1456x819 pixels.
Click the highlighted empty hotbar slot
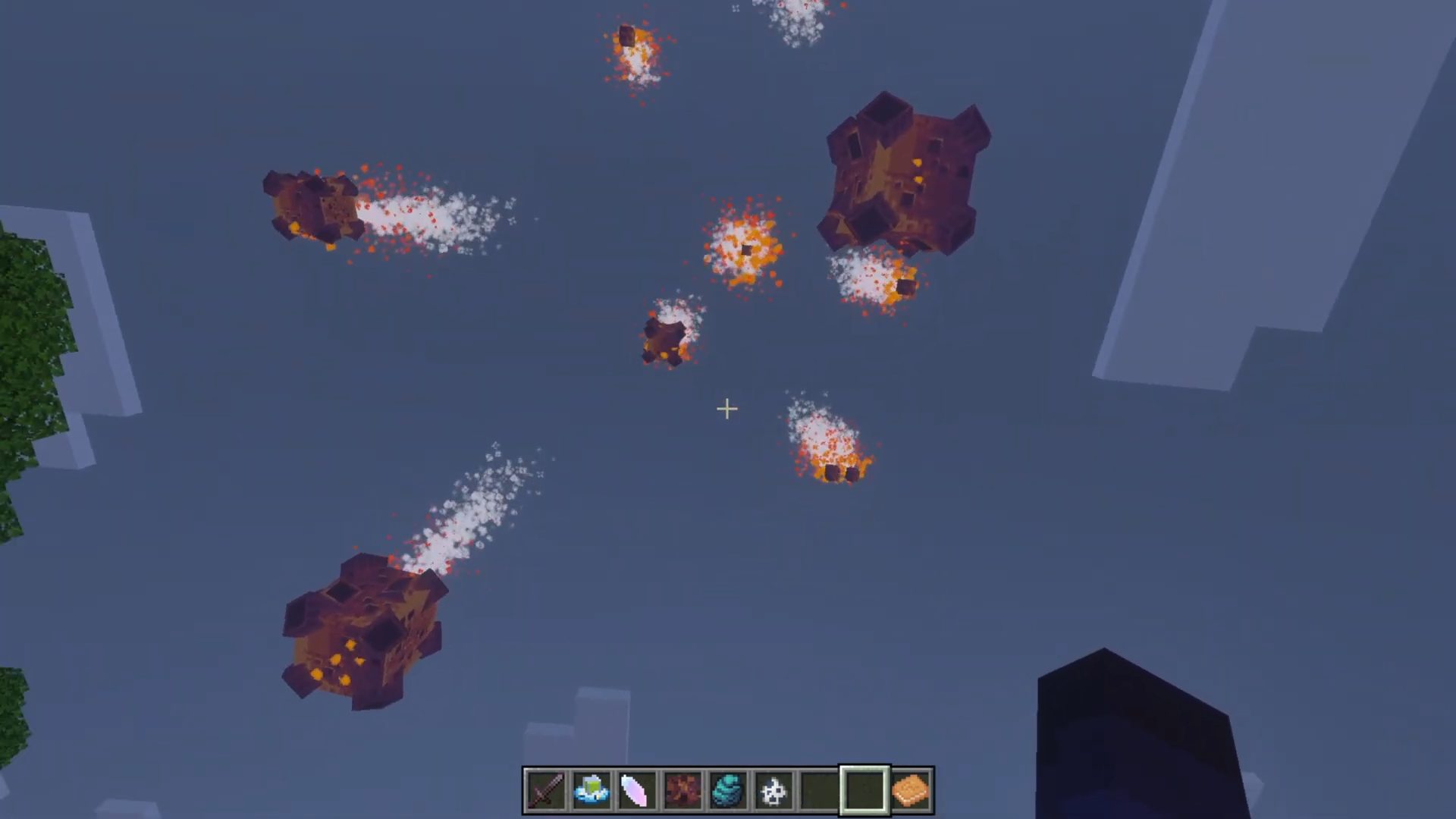coord(864,790)
